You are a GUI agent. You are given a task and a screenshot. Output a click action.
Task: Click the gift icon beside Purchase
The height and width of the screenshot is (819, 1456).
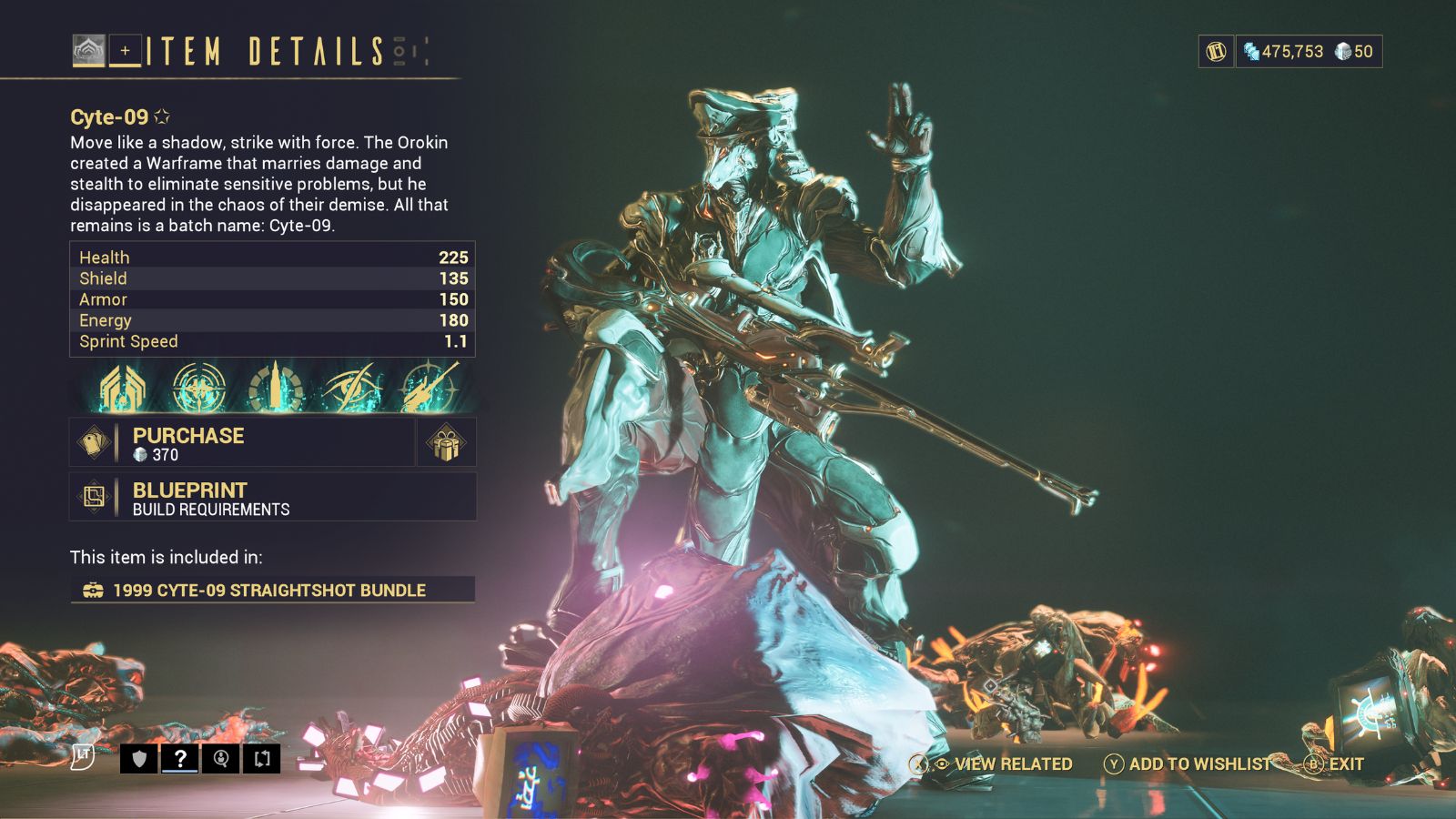pyautogui.click(x=446, y=441)
